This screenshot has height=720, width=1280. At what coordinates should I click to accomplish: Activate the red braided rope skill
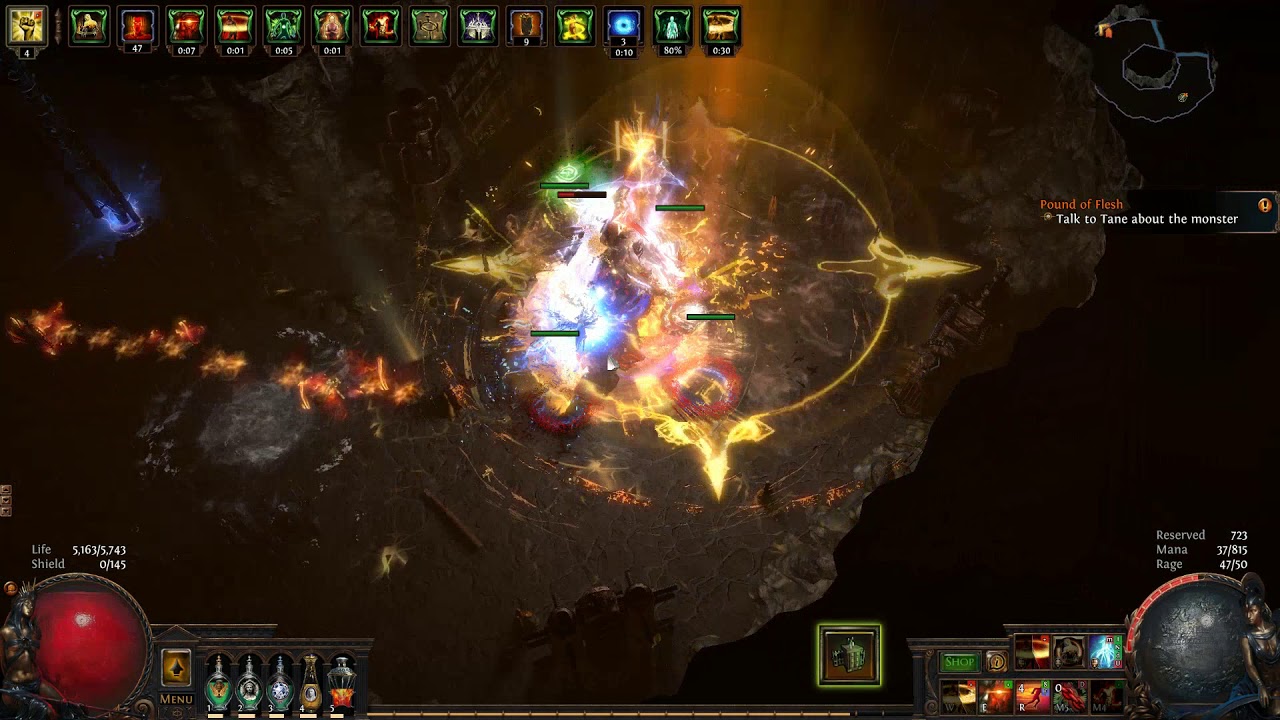click(x=1068, y=694)
